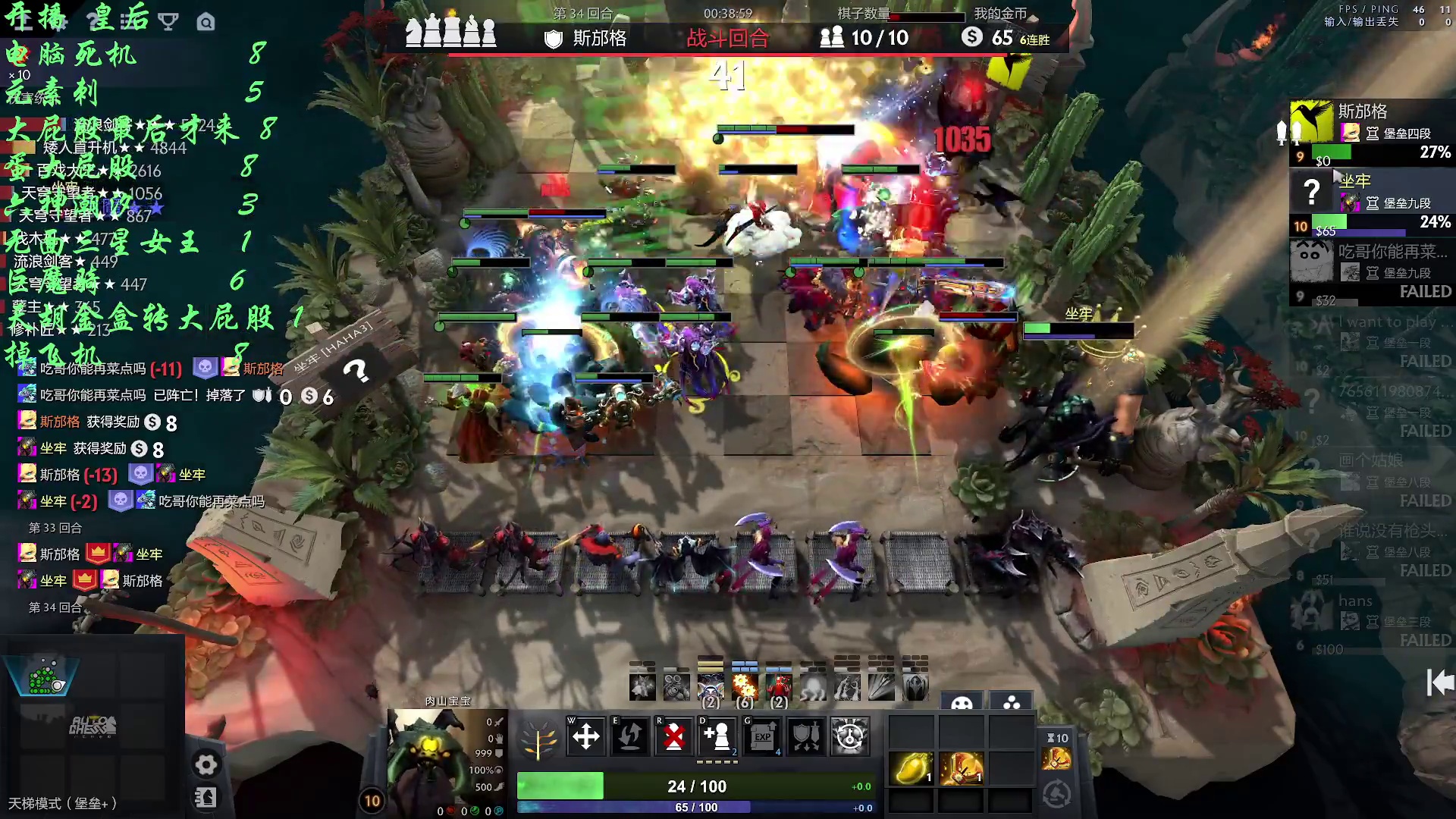Select the 坐牢 player scoreboard row

click(1371, 202)
